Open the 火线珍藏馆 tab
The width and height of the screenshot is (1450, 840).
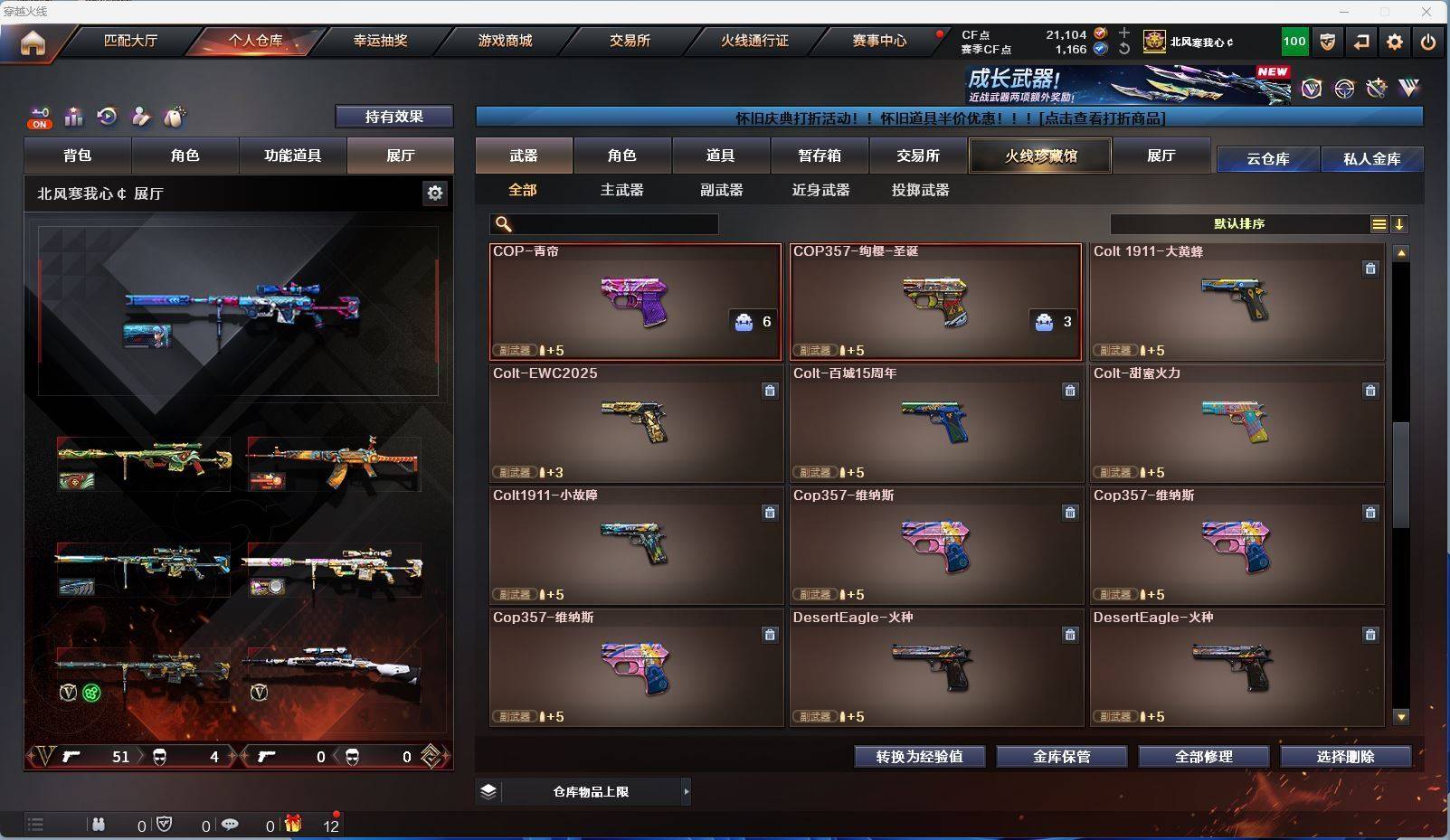point(1040,156)
